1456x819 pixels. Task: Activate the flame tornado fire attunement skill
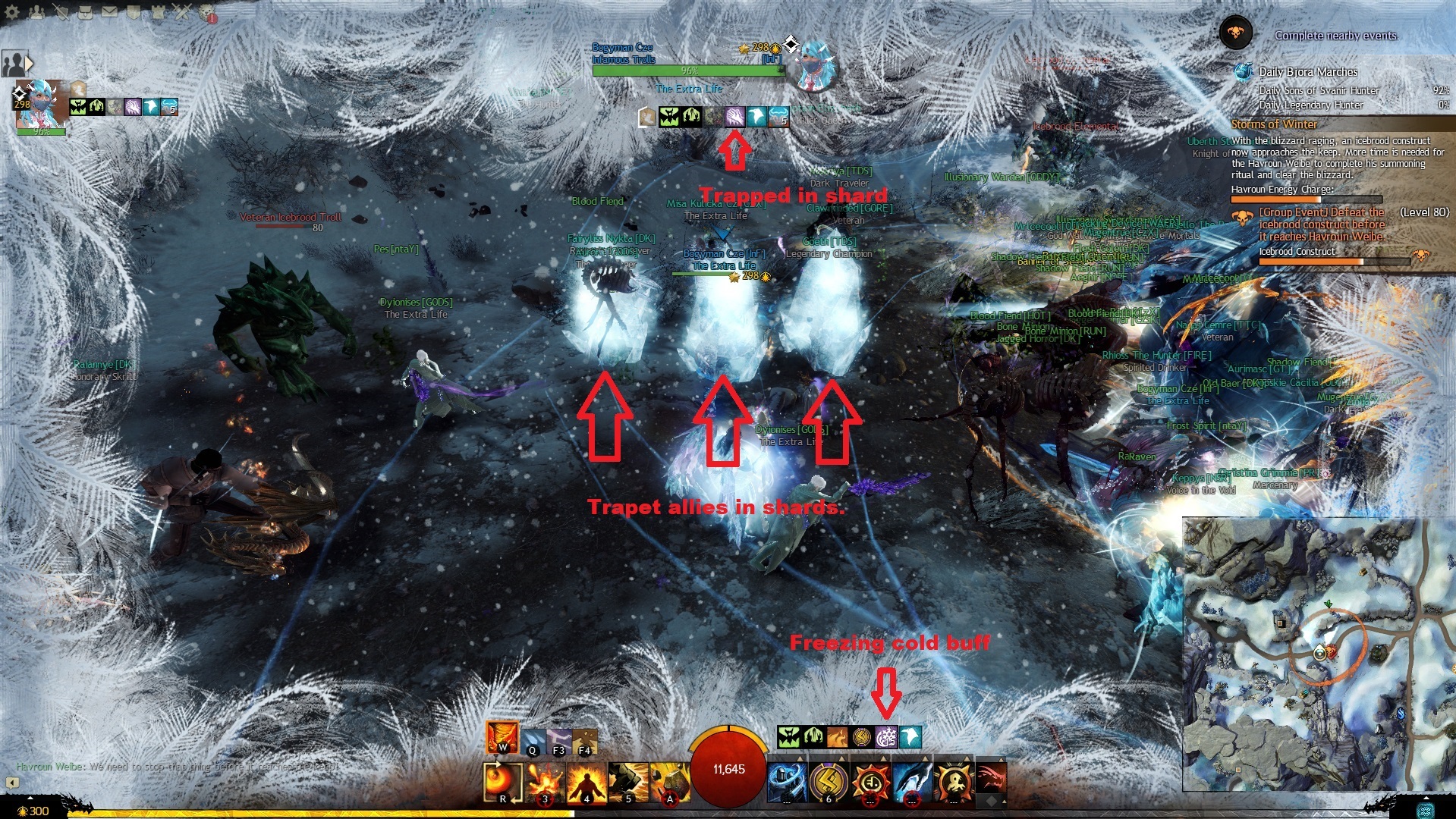click(x=502, y=736)
